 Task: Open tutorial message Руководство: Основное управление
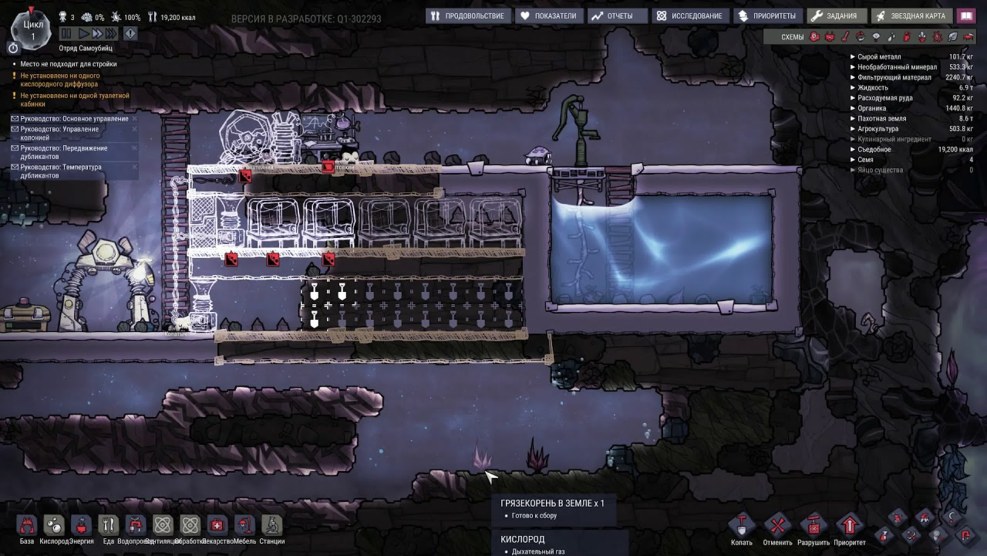(x=73, y=119)
